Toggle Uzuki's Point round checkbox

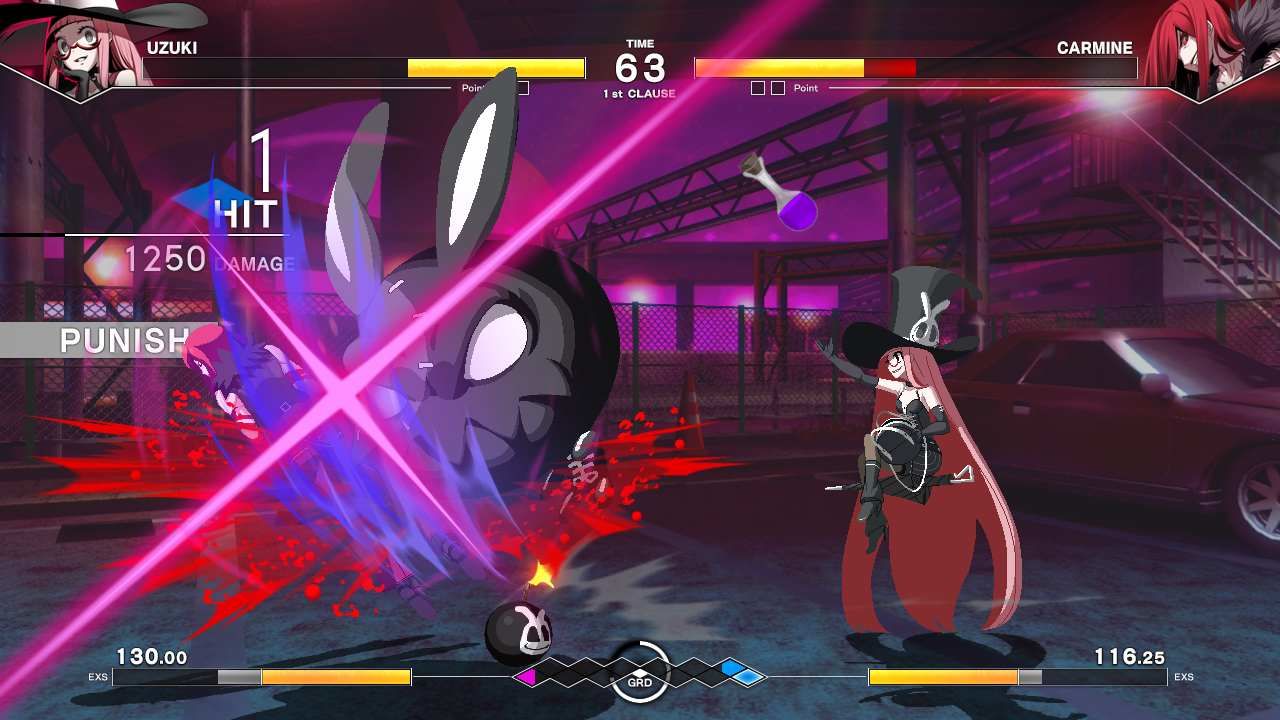[x=523, y=87]
